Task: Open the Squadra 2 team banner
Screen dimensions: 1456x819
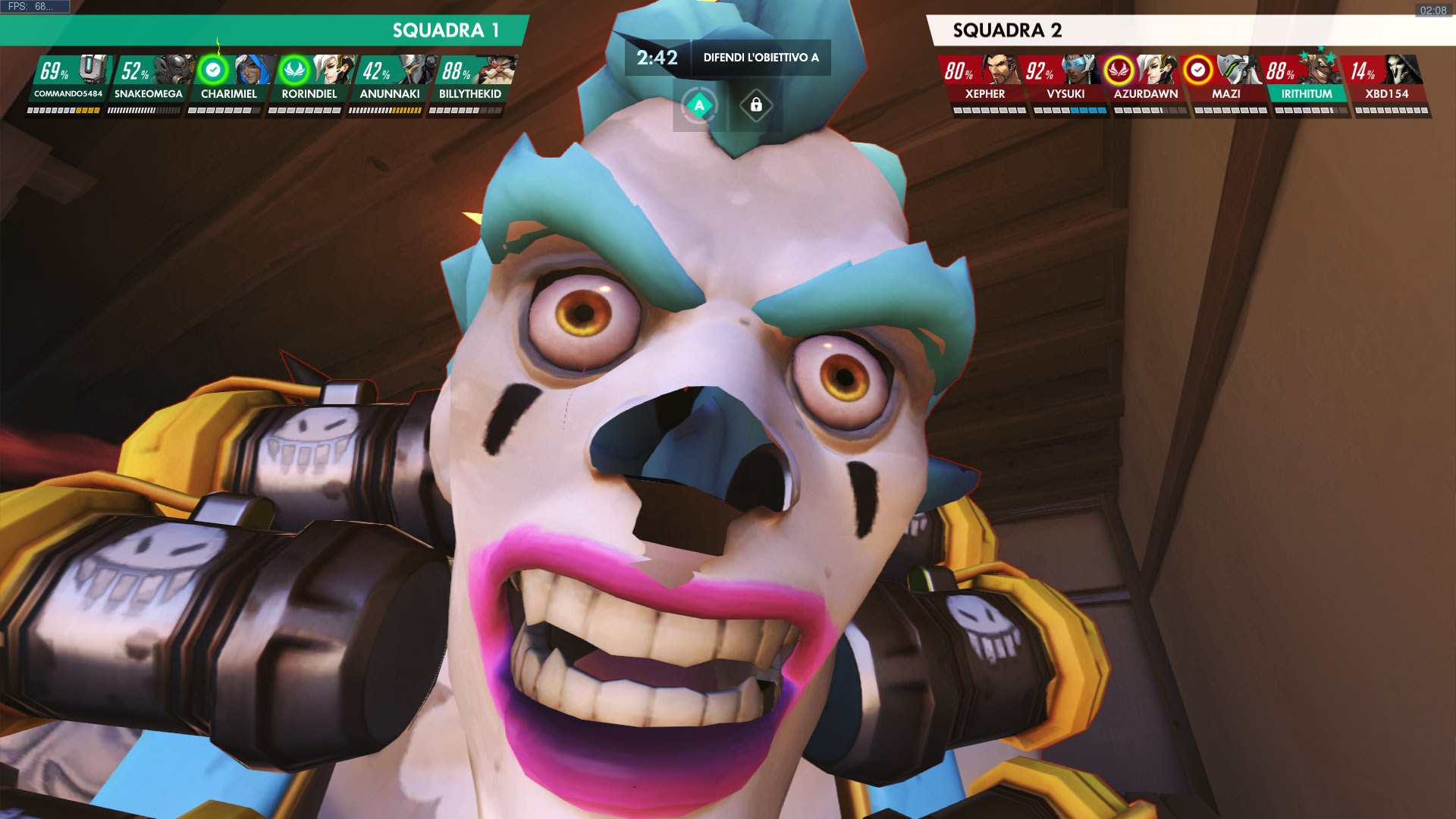Action: (x=1183, y=30)
